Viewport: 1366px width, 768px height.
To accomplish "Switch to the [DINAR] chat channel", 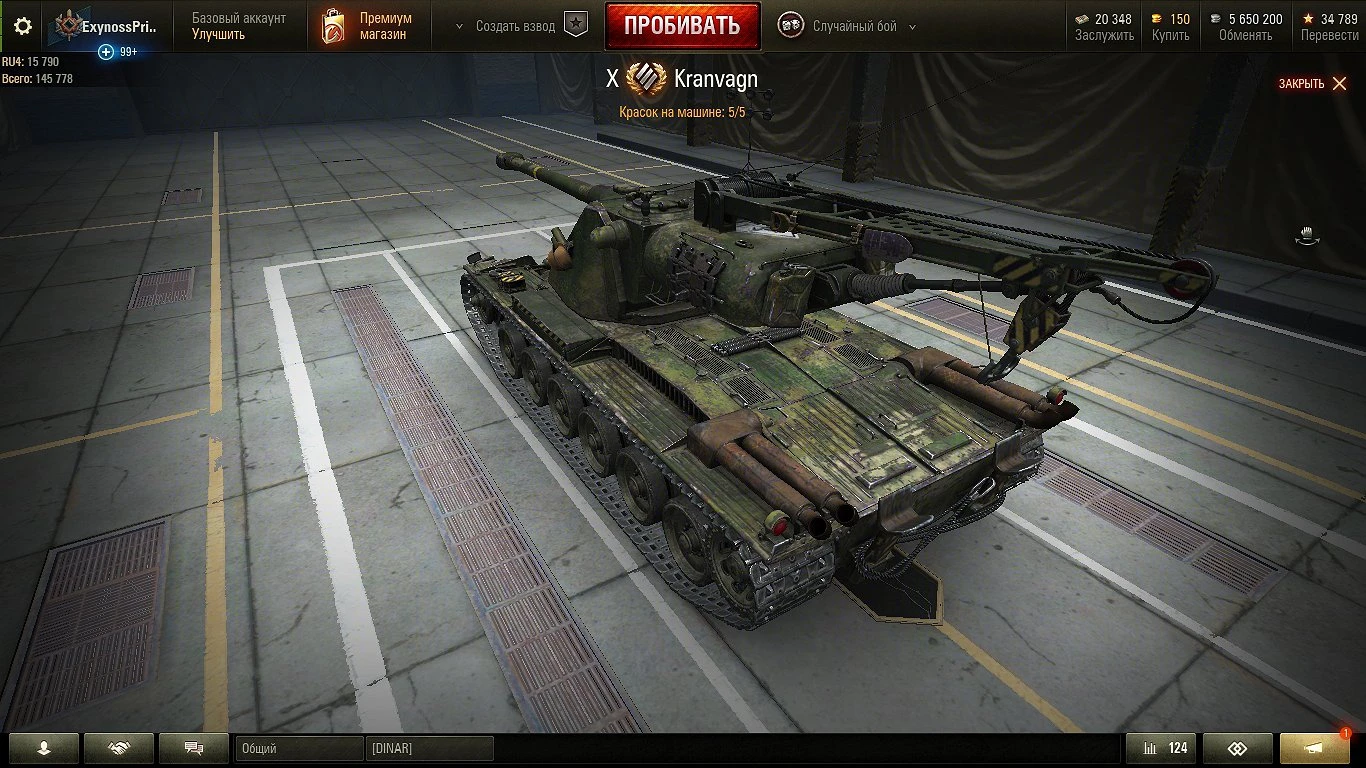I will [x=430, y=747].
